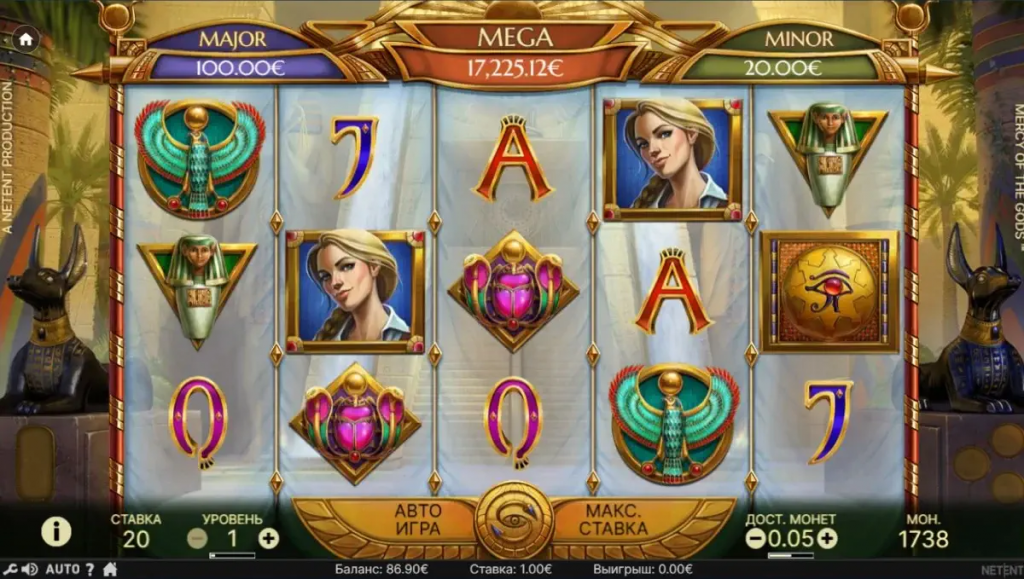Click the small home icon in the bottom bar
This screenshot has height=579, width=1024.
[110, 570]
